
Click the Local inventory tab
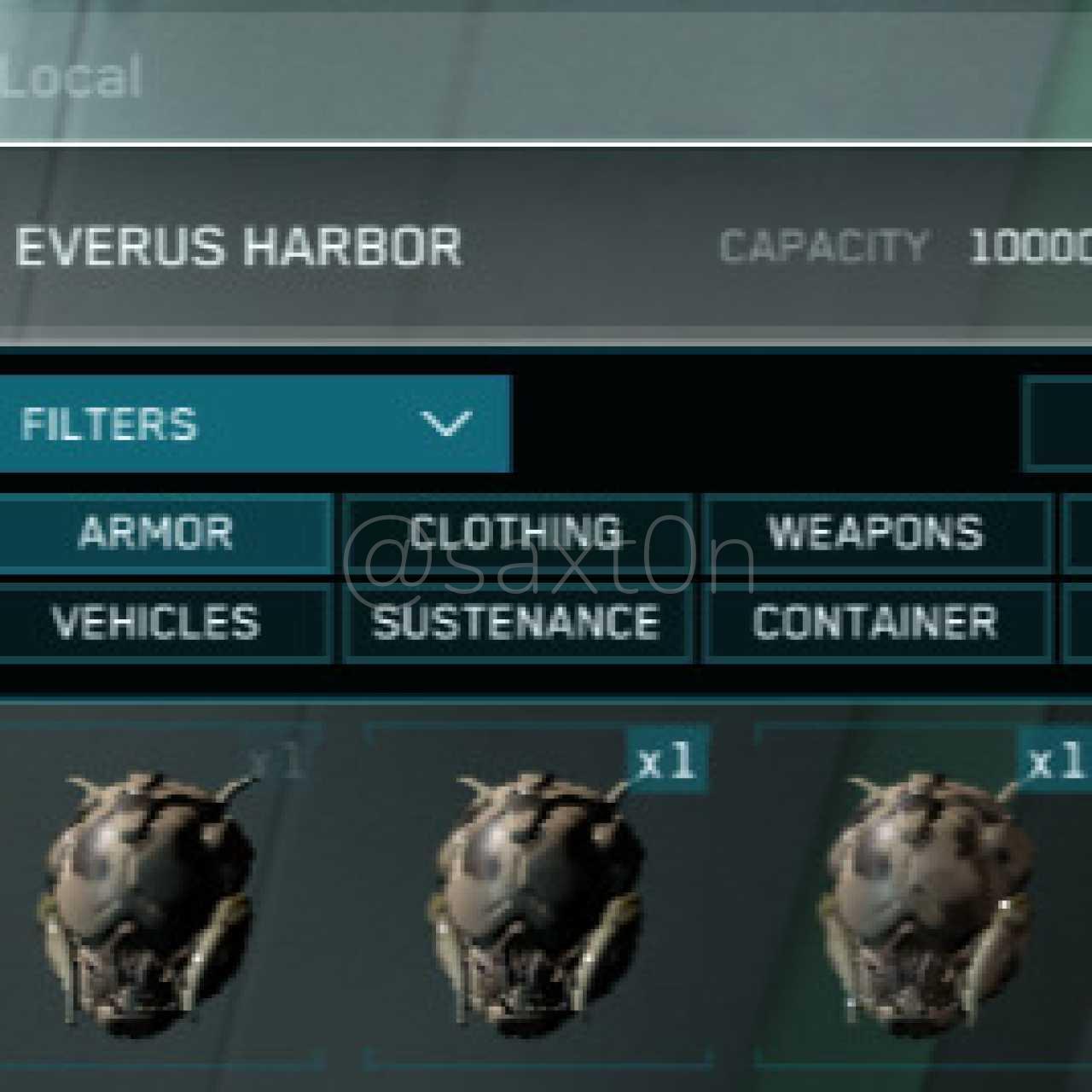pyautogui.click(x=72, y=78)
